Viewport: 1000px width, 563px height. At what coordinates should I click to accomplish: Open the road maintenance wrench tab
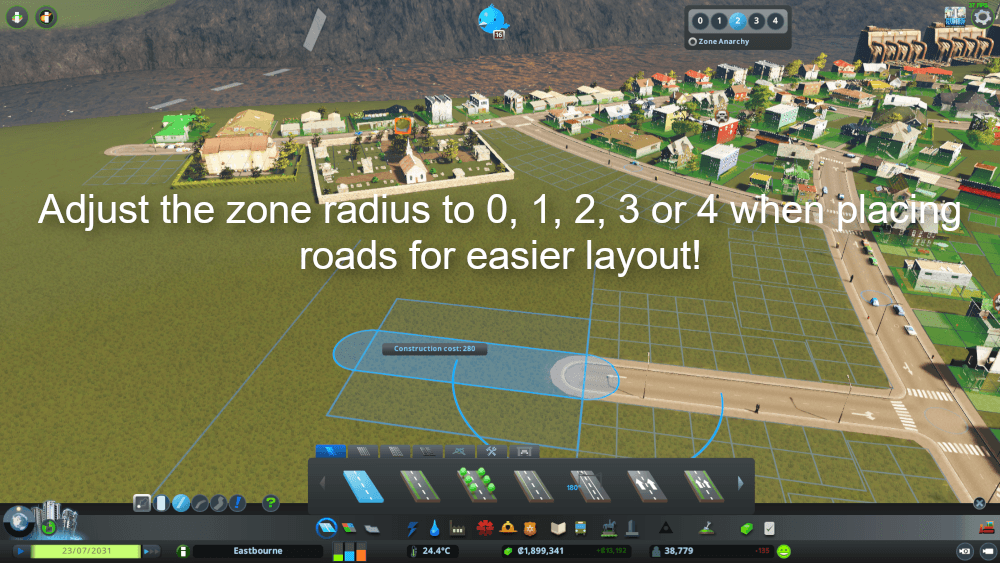(491, 451)
